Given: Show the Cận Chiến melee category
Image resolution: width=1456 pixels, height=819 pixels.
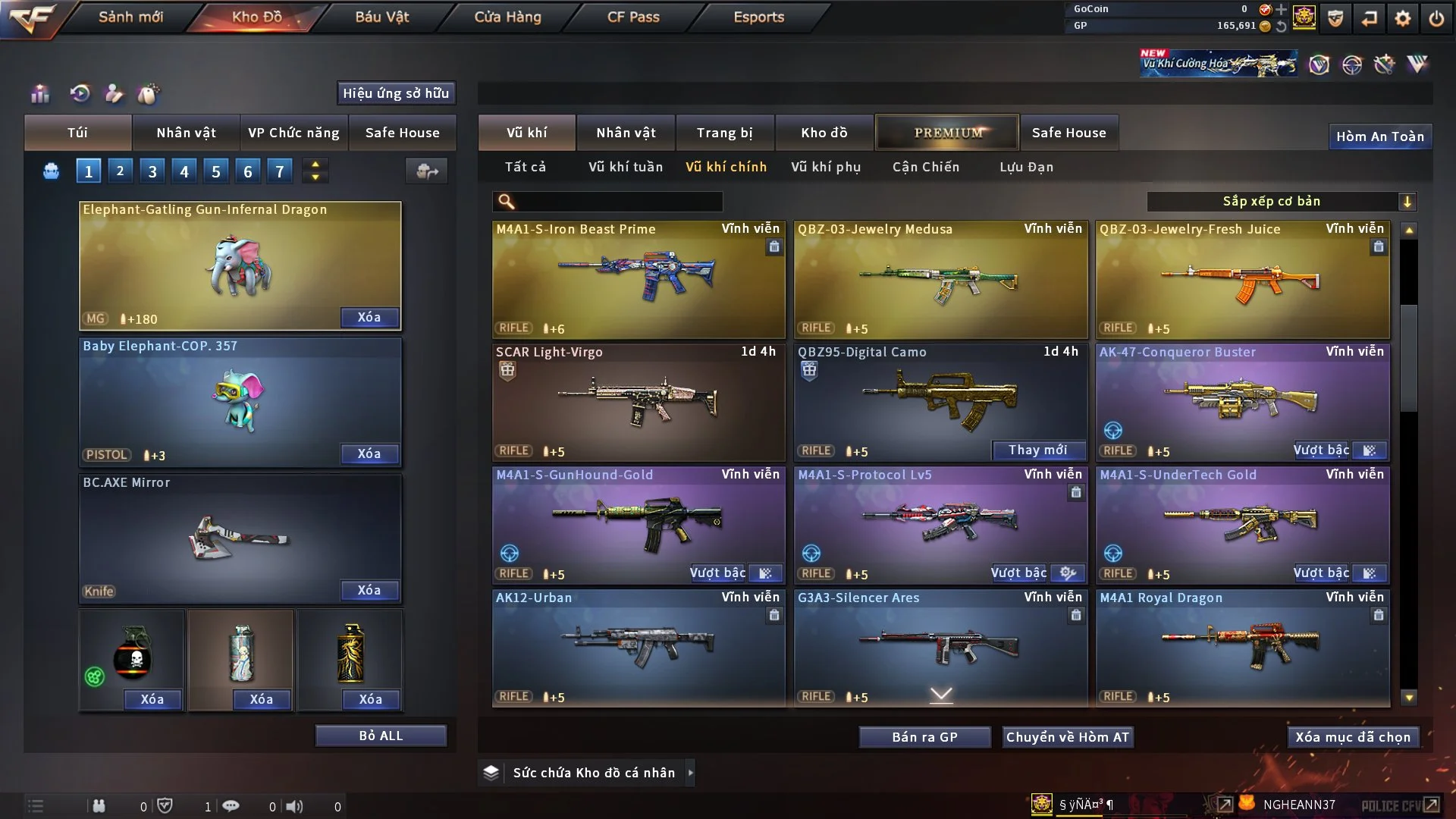Looking at the screenshot, I should pos(925,167).
